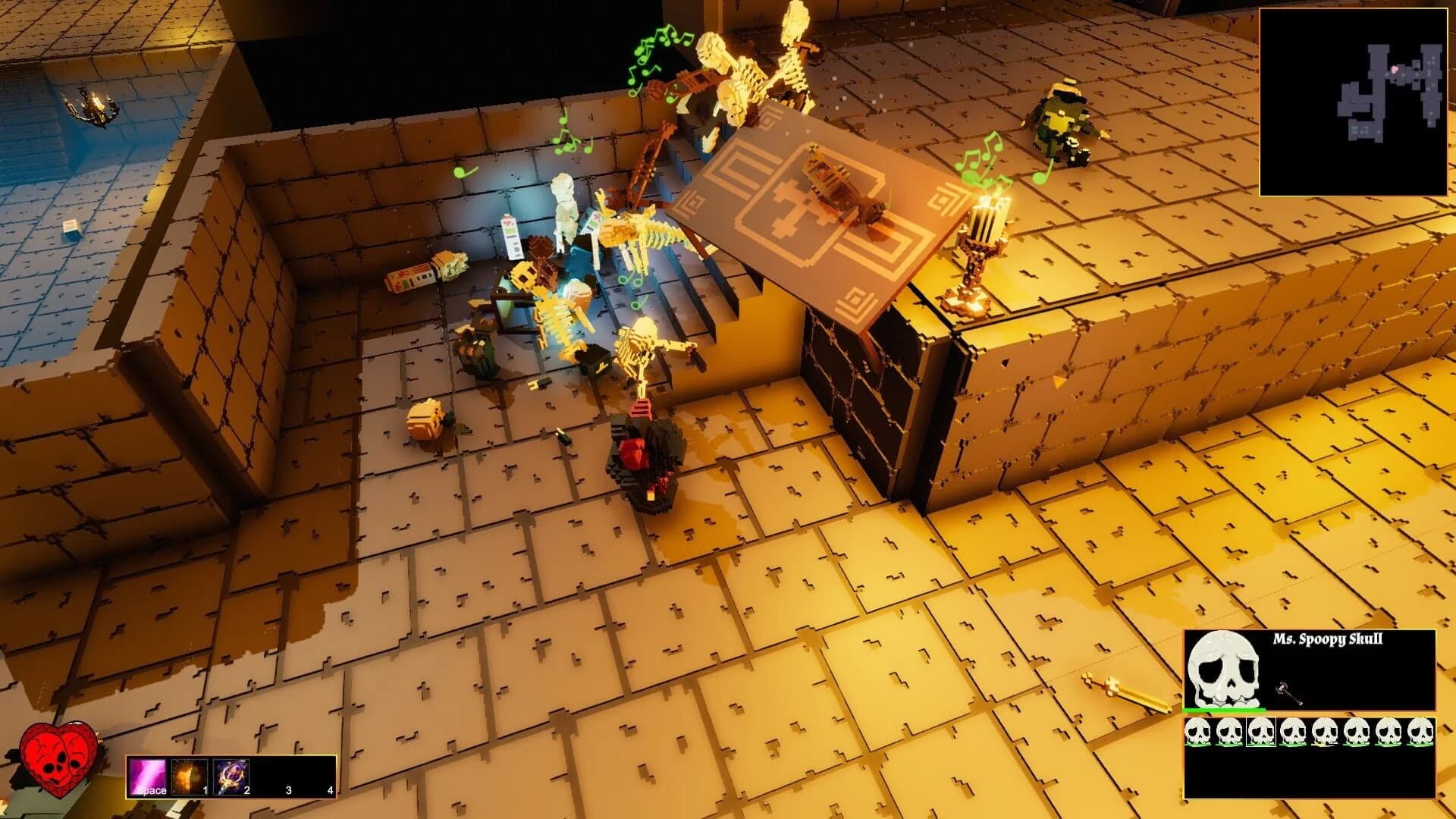Click Ms. Spoopy Skull's large portrait
Screen dimensions: 1456x819
click(1223, 666)
